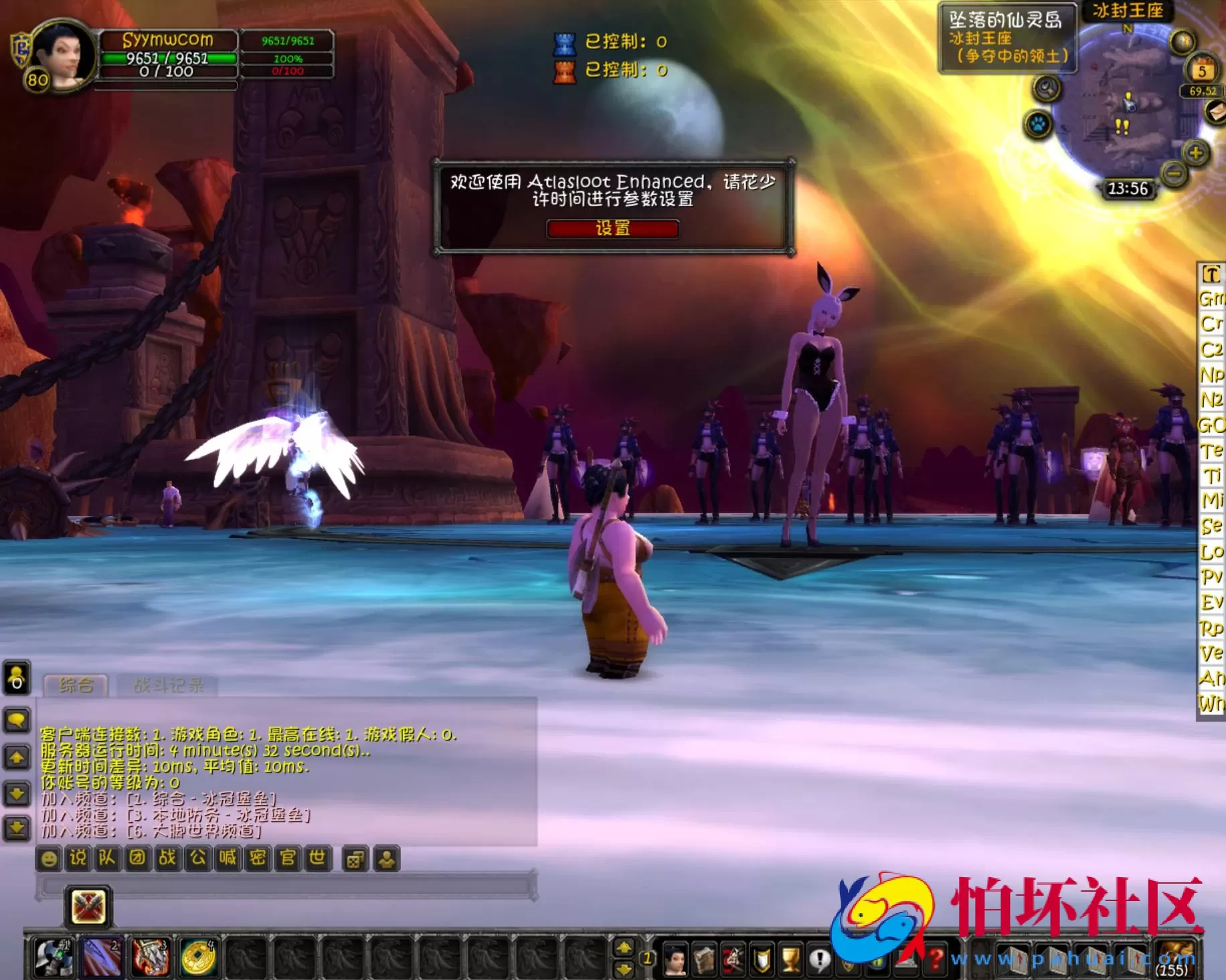Viewport: 1226px width, 980px height.
Task: Open the spellbook icon near the action bar
Action: [705, 958]
